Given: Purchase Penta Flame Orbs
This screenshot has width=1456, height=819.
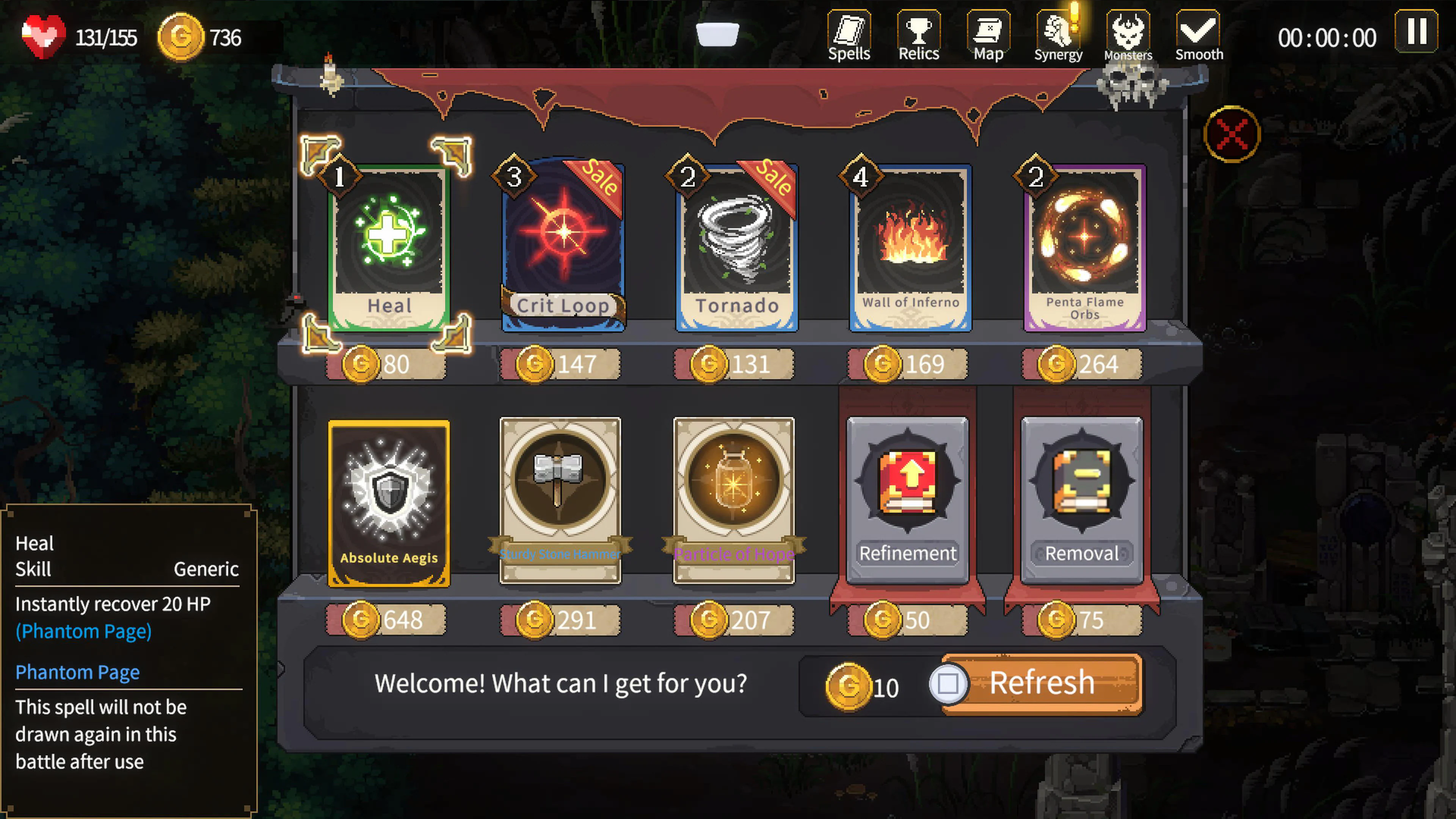Looking at the screenshot, I should click(x=1084, y=243).
